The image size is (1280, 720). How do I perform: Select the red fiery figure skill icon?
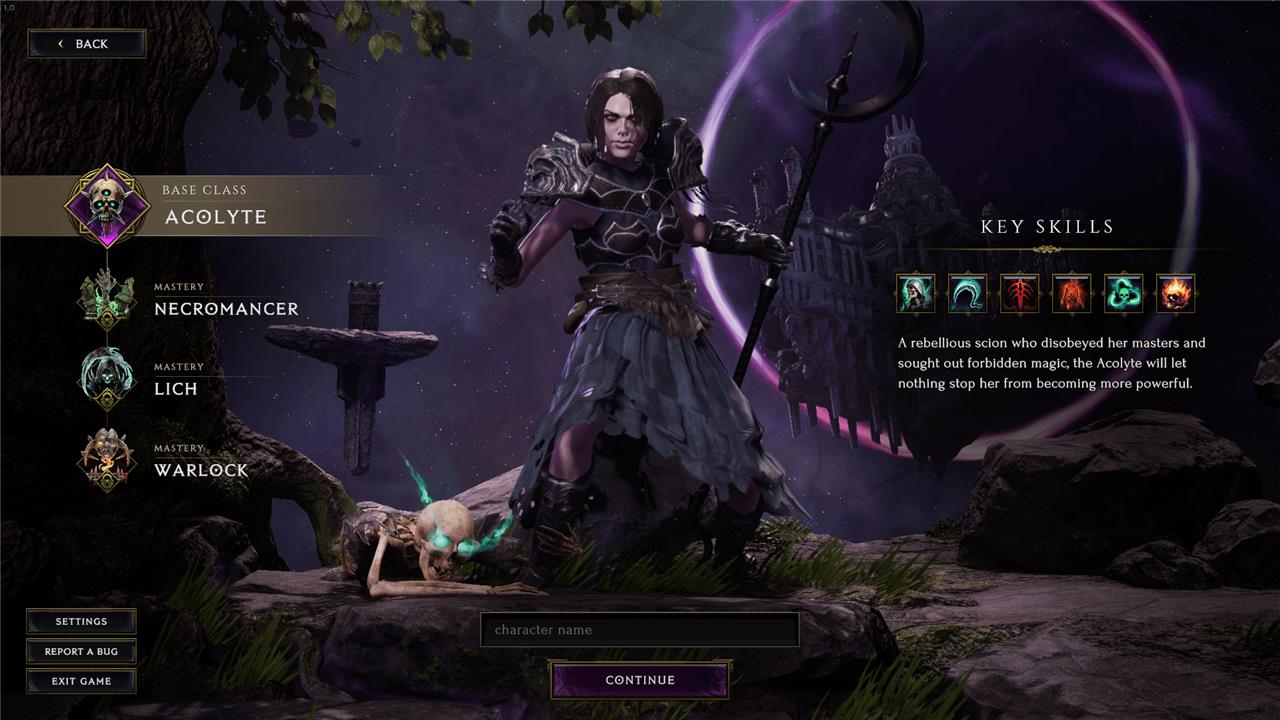point(1072,294)
